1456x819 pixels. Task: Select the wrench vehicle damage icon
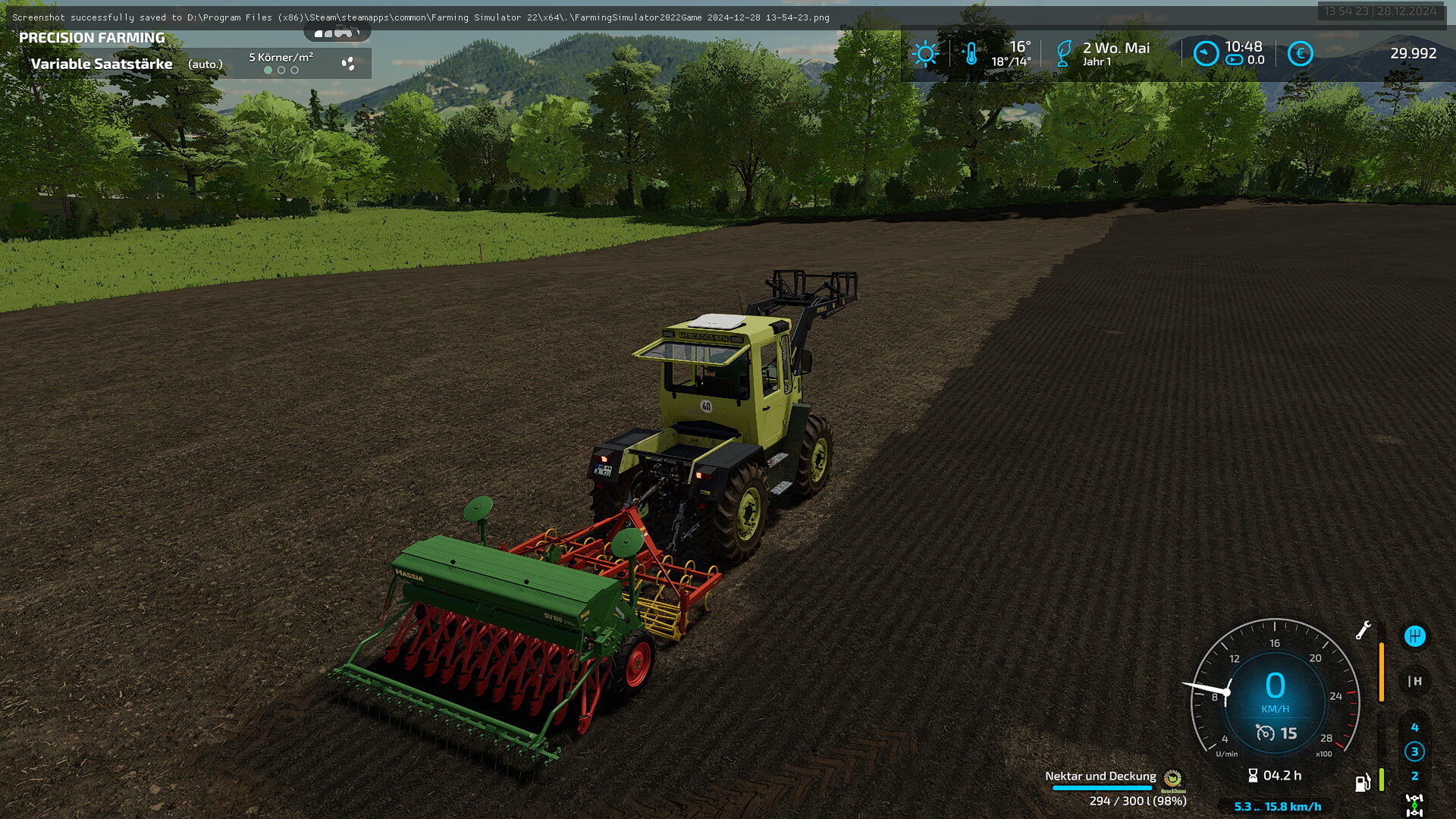click(1363, 630)
